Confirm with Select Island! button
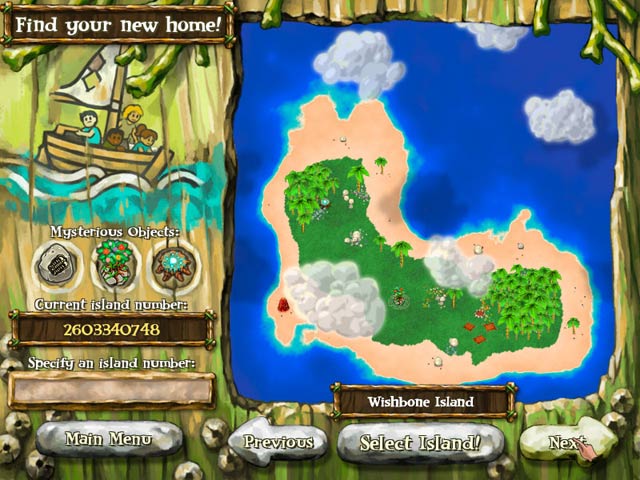640x480 pixels. 420,441
